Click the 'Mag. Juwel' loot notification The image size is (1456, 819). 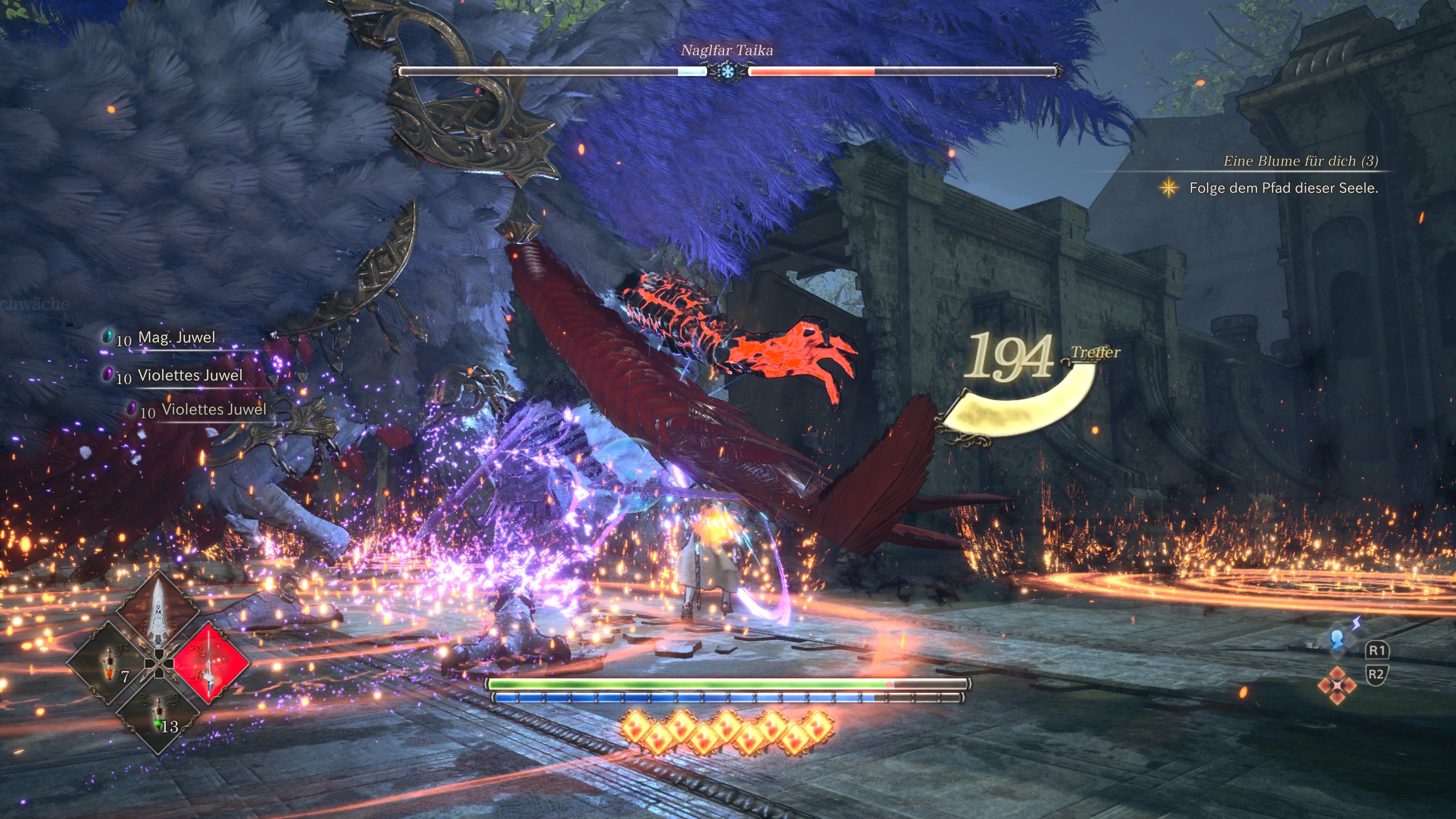click(169, 337)
